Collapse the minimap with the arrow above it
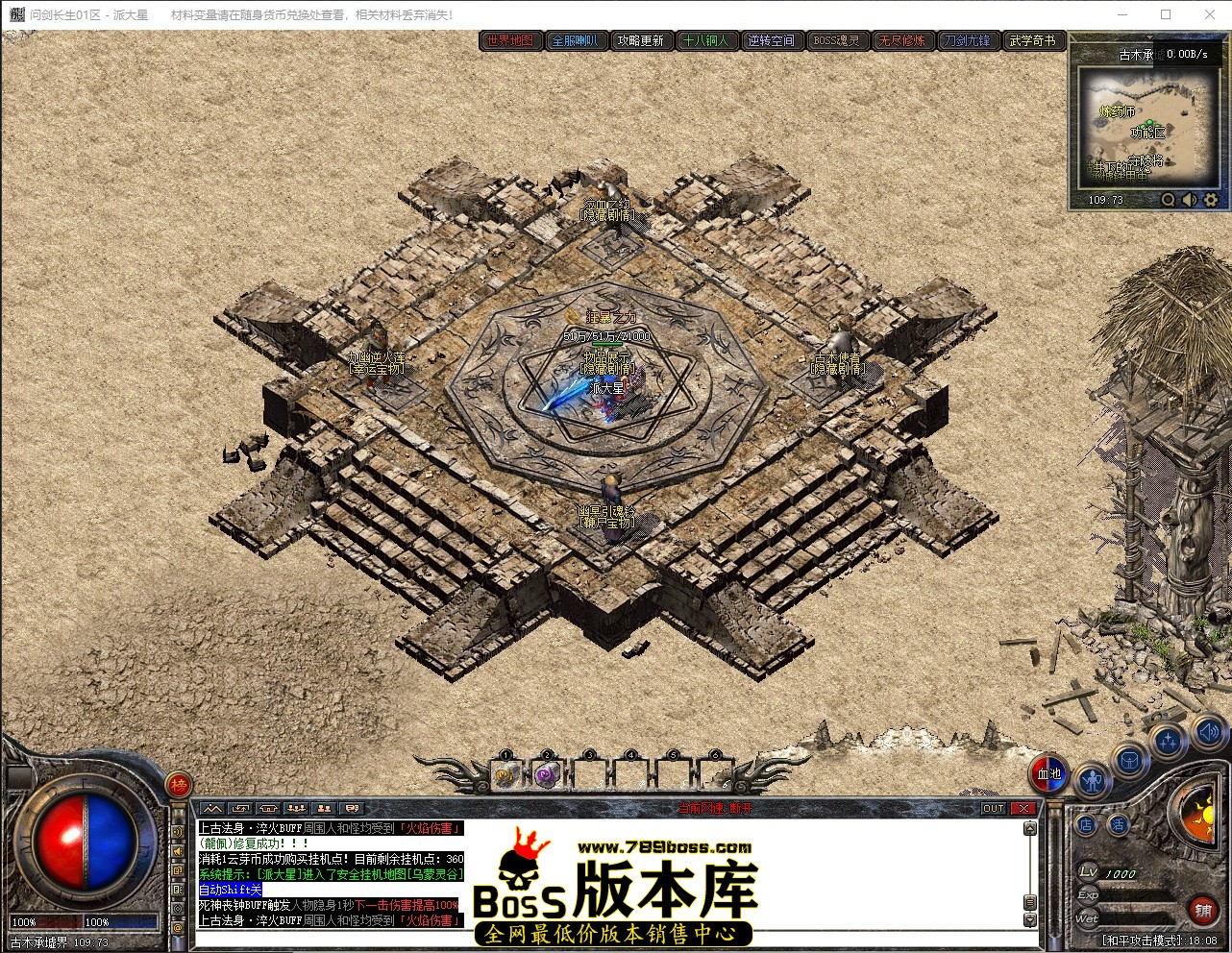This screenshot has height=953, width=1232. [1149, 37]
